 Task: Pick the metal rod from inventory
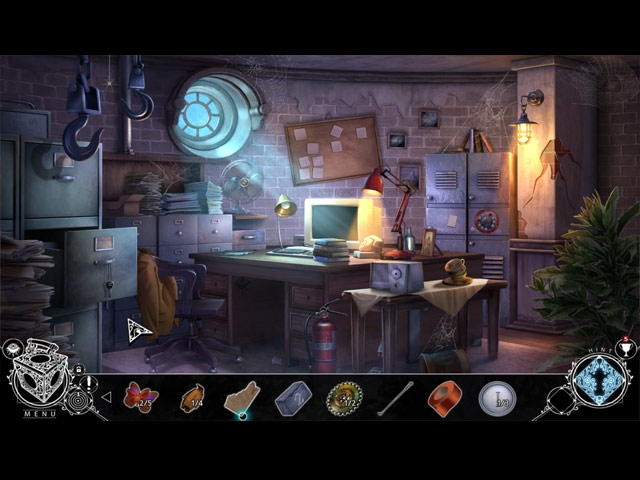[395, 398]
